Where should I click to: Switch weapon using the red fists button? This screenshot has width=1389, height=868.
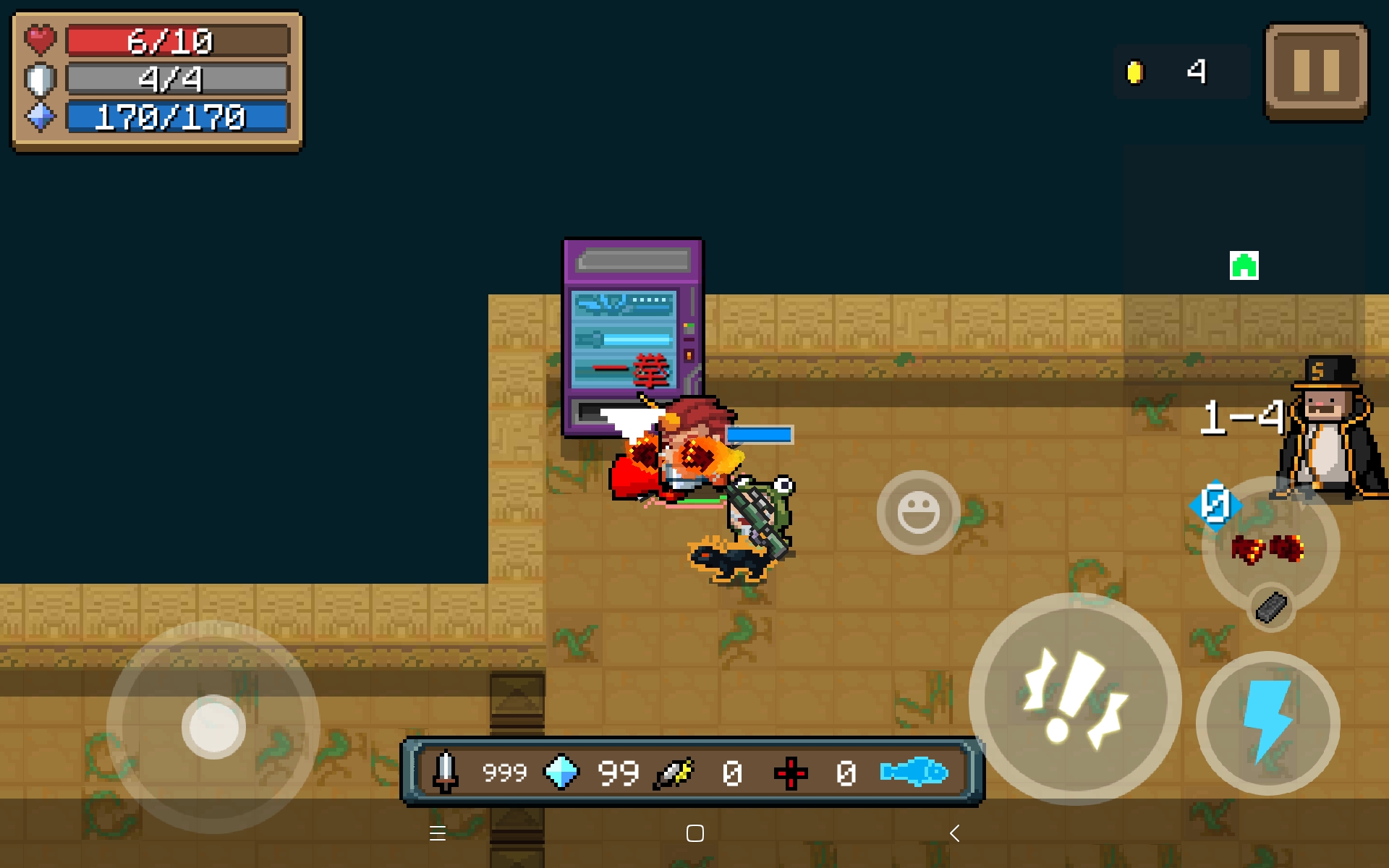click(x=1268, y=548)
